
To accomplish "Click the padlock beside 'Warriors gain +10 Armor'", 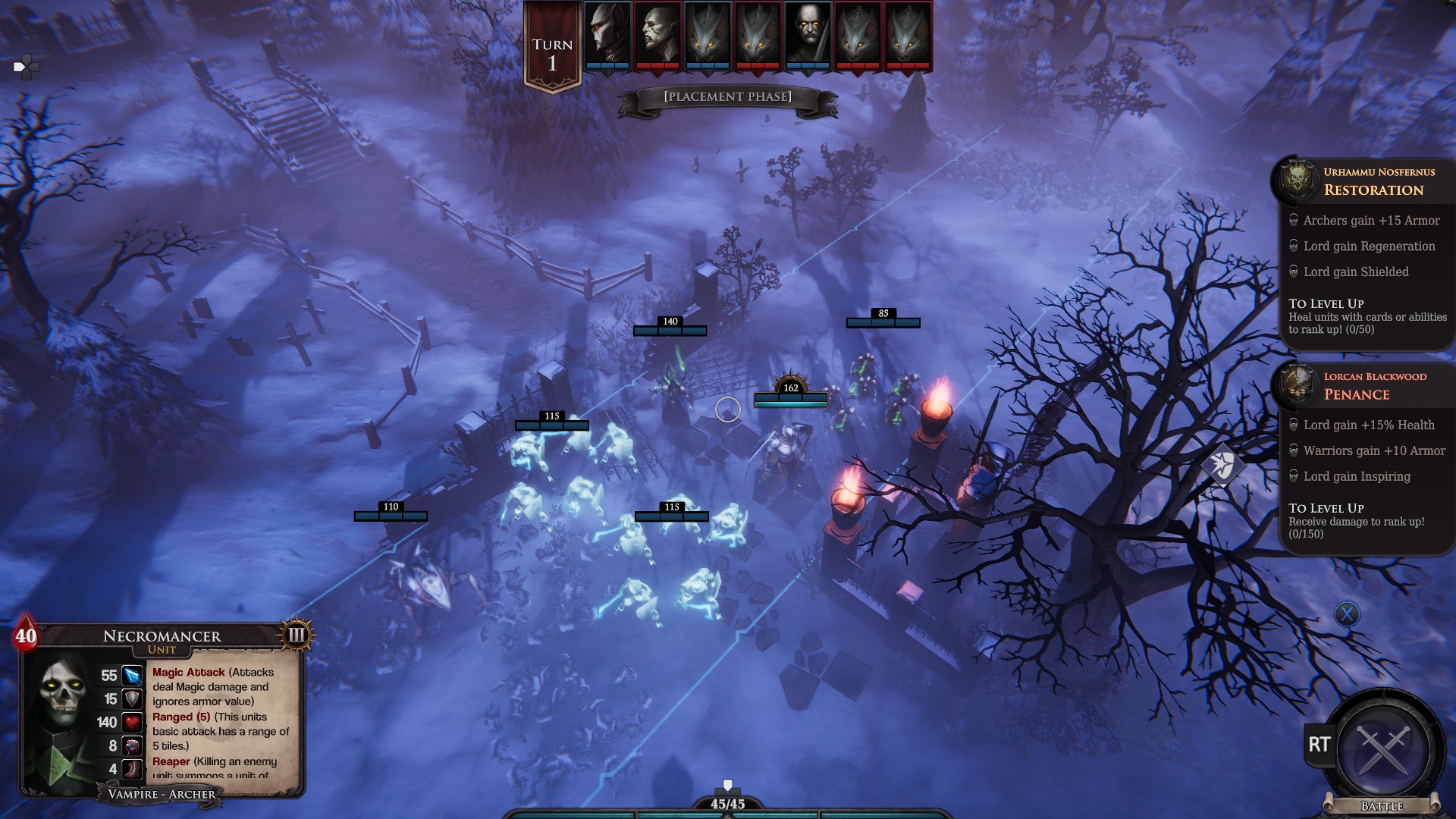I will 1292,450.
